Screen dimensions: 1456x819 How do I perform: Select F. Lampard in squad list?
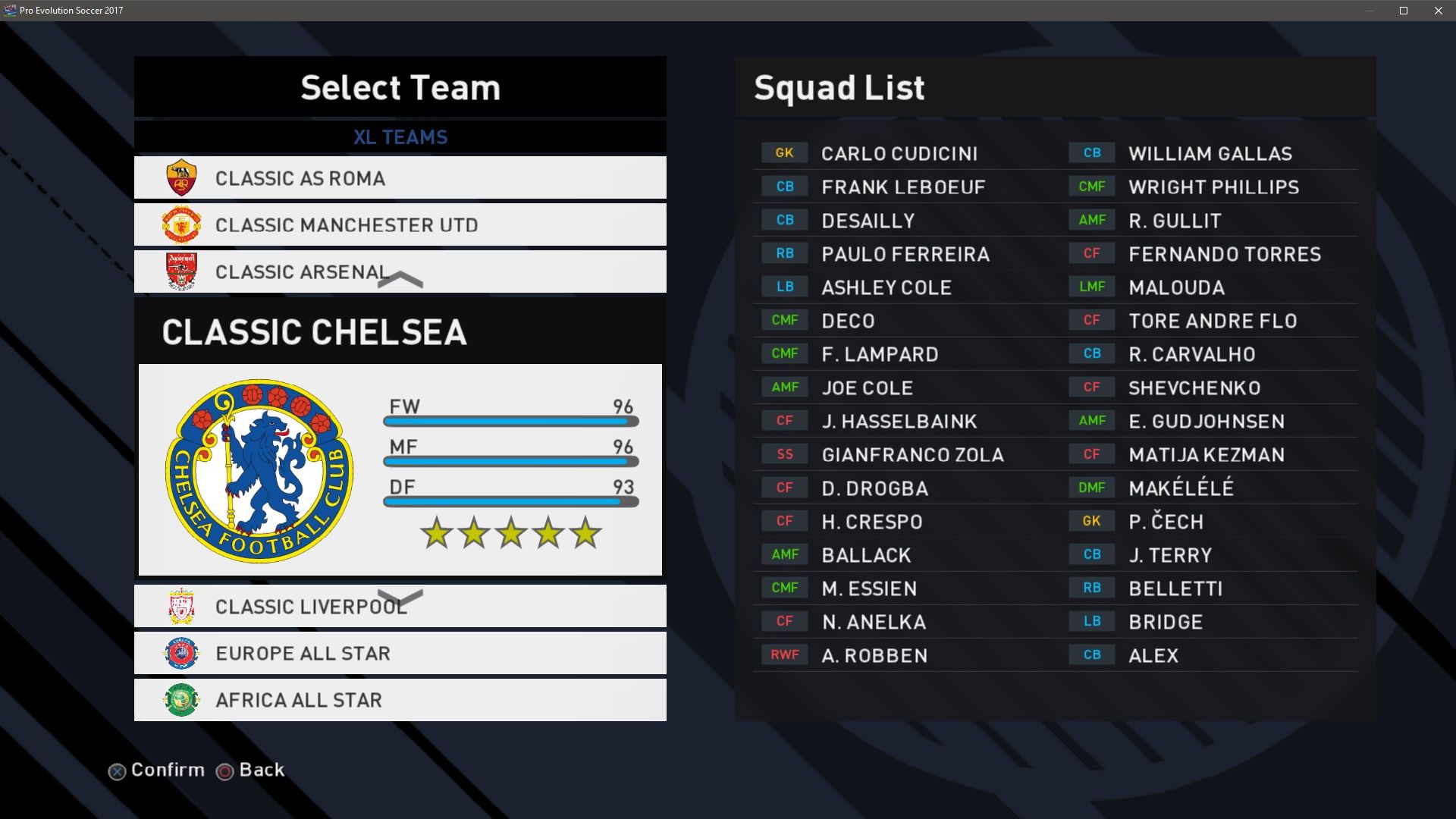[880, 354]
